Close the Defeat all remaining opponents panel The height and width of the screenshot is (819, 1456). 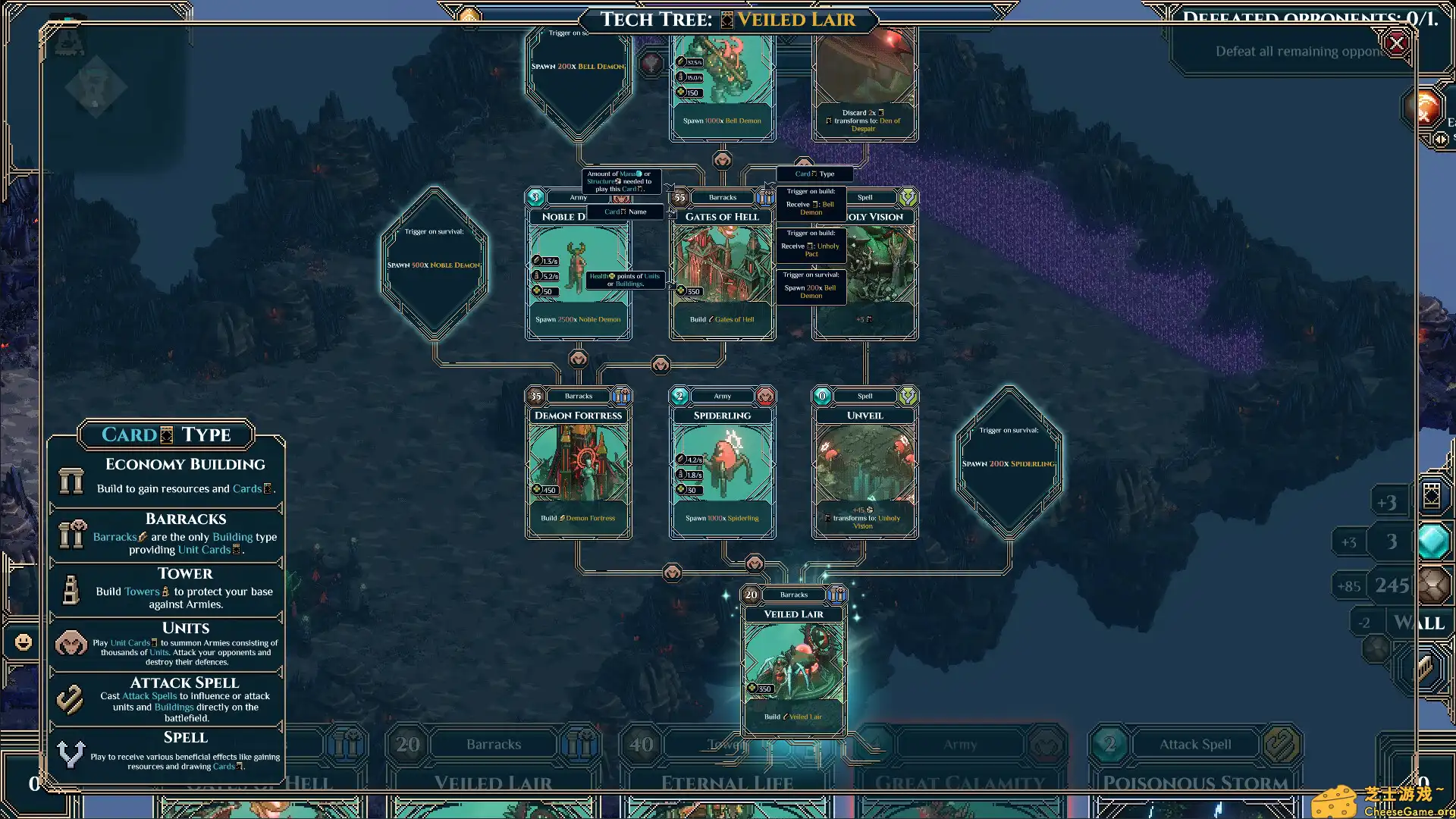pyautogui.click(x=1396, y=43)
